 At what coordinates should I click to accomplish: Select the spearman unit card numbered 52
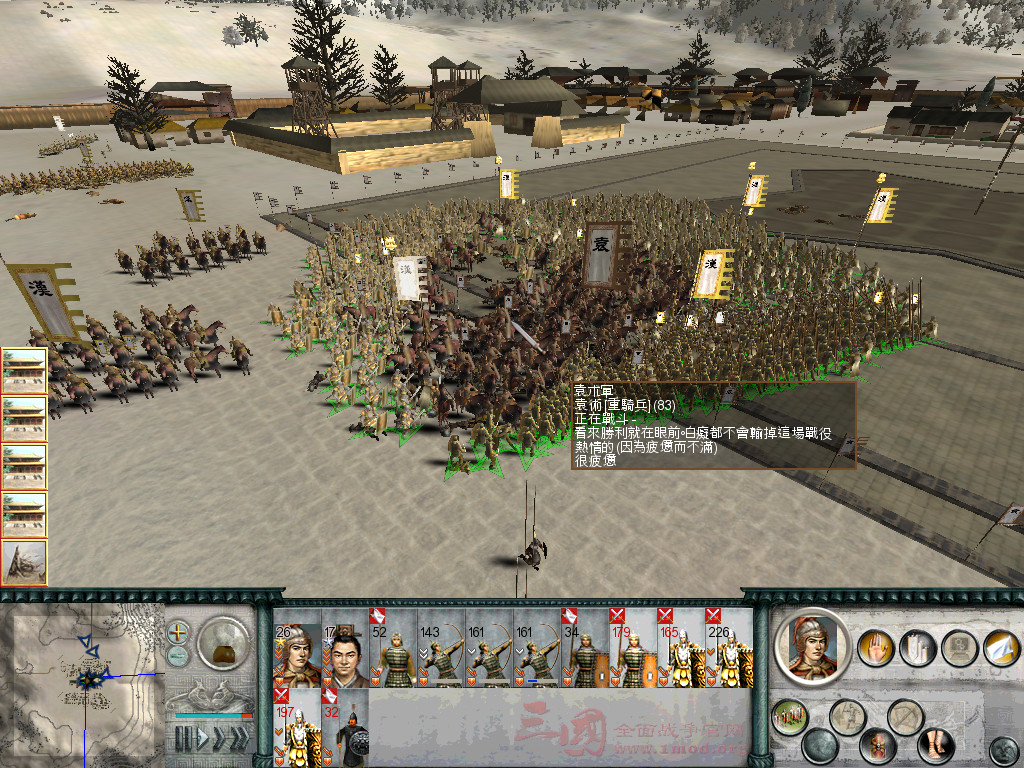coord(393,648)
